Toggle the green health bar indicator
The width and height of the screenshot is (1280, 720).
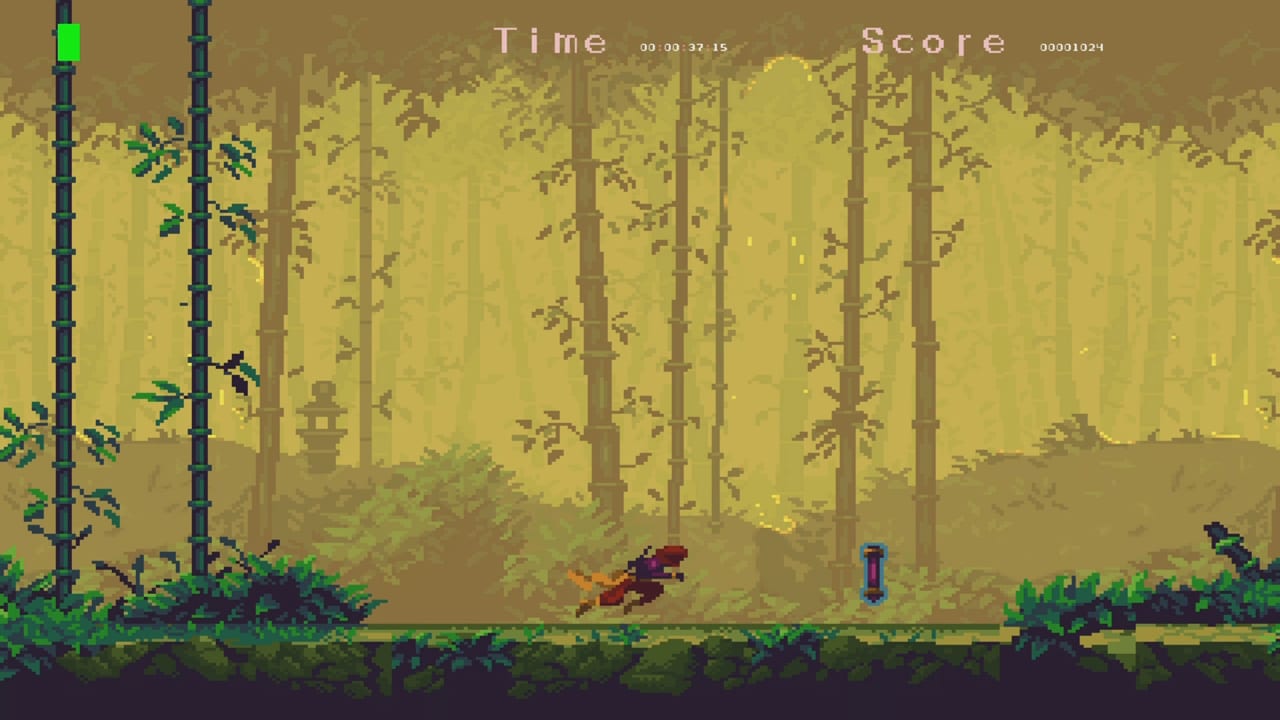coord(68,43)
